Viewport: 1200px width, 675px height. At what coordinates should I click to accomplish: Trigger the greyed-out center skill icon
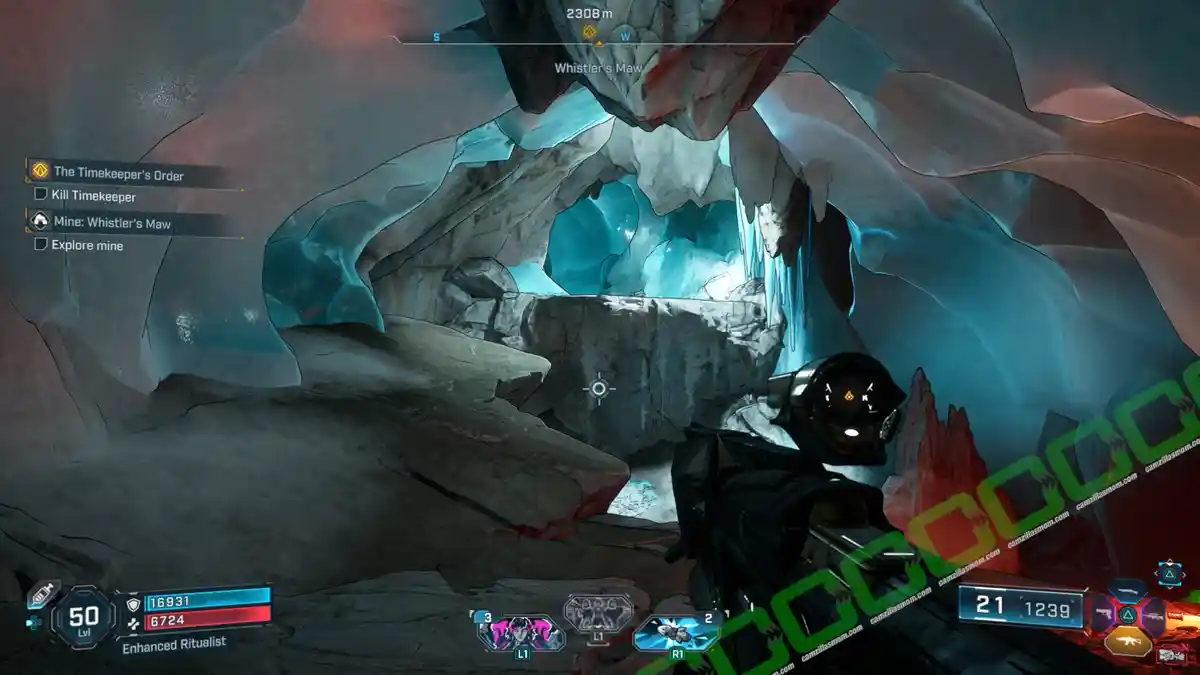click(x=598, y=613)
